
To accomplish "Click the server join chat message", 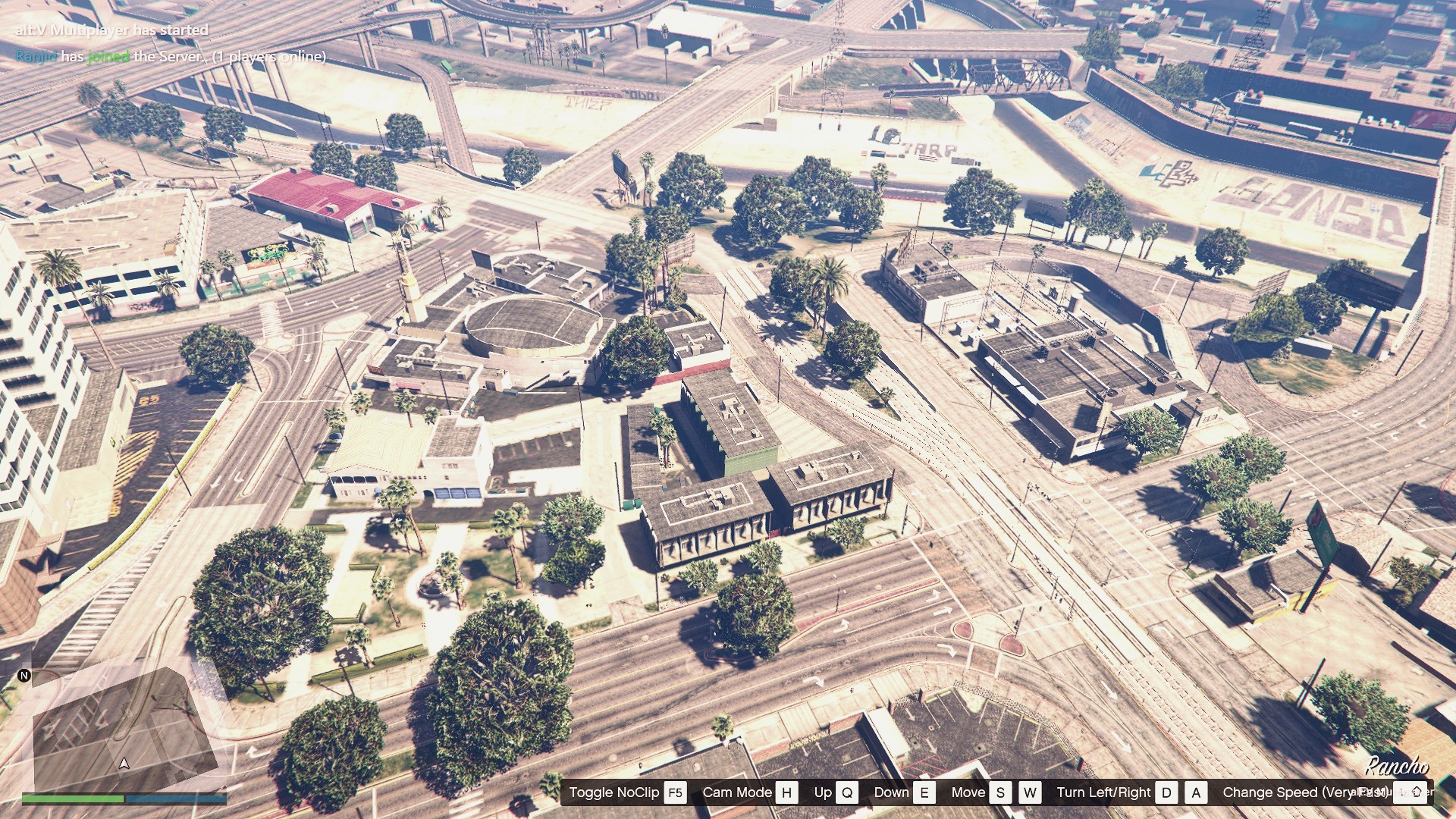I will 171,57.
